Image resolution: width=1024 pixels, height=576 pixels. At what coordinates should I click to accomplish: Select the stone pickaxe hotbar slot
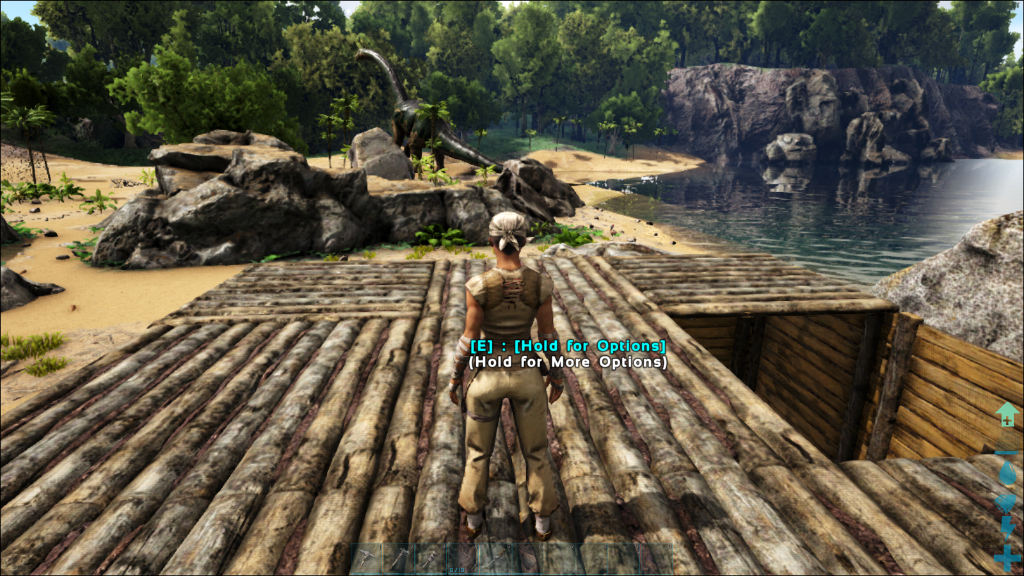pyautogui.click(x=366, y=558)
